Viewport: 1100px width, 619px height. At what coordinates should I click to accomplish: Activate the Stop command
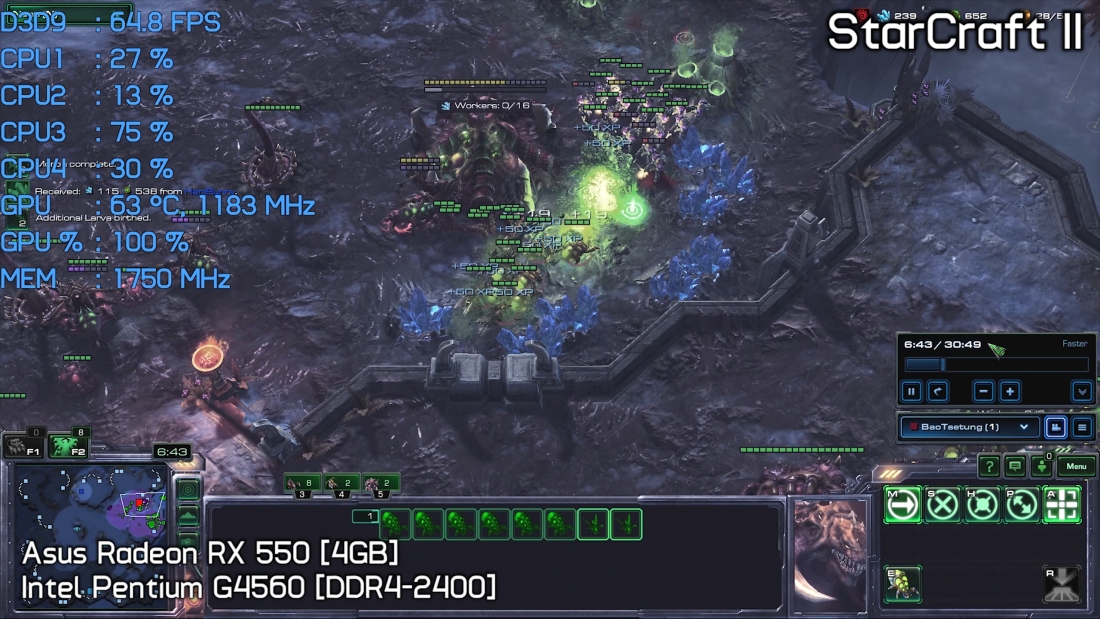click(x=942, y=505)
